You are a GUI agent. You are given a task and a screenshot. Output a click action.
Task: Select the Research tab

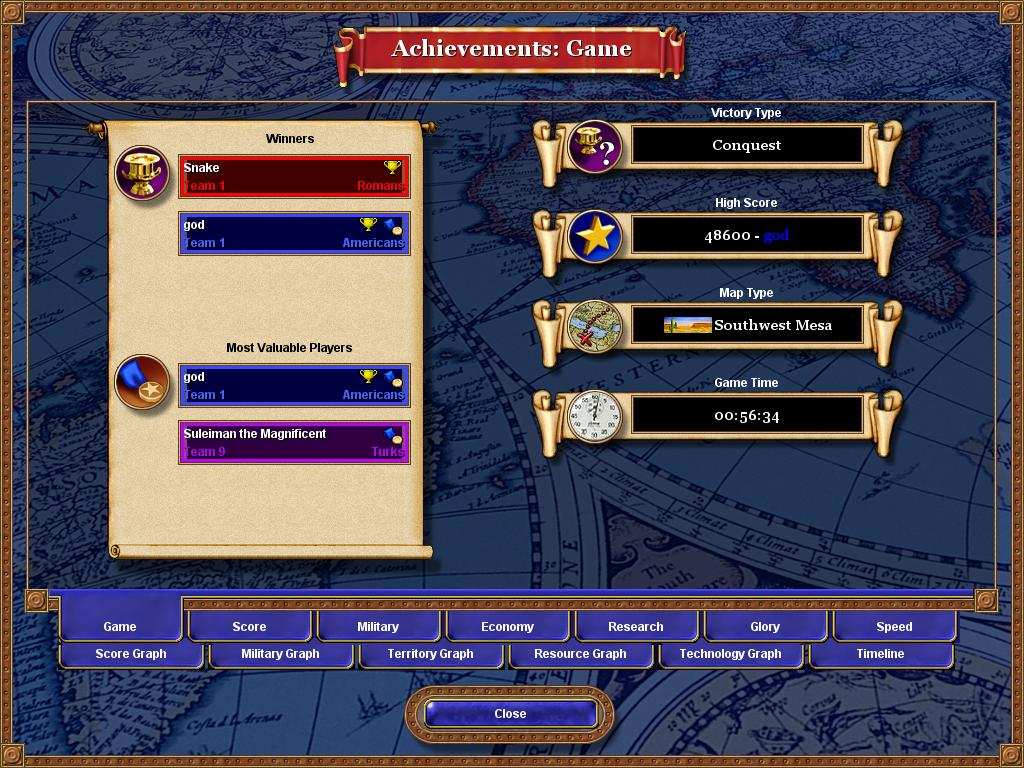pyautogui.click(x=636, y=627)
